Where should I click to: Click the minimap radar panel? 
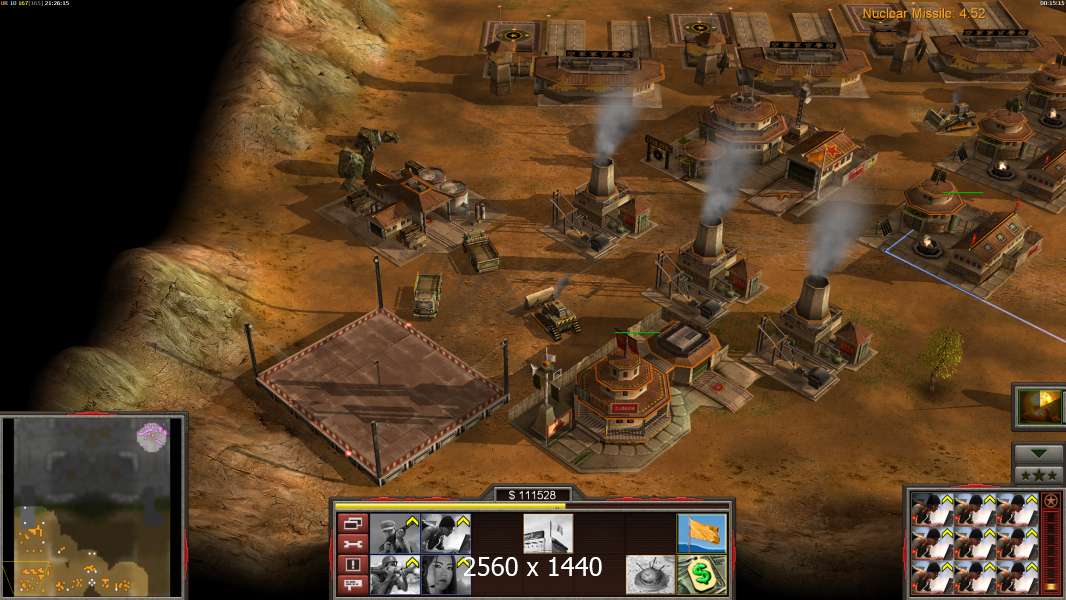click(93, 504)
